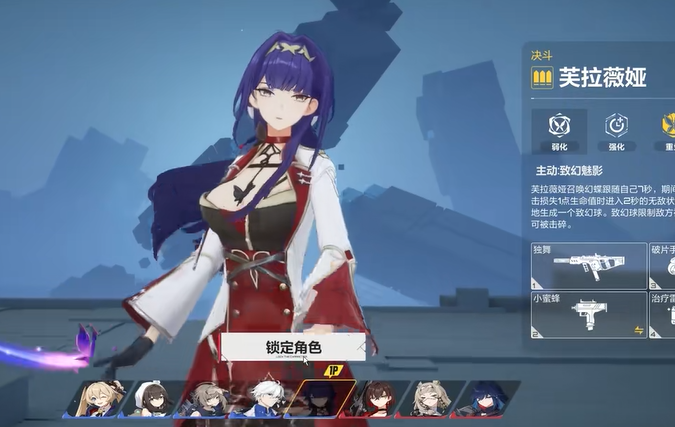
Task: Switch to the 强化 skill tab
Action: [x=615, y=130]
